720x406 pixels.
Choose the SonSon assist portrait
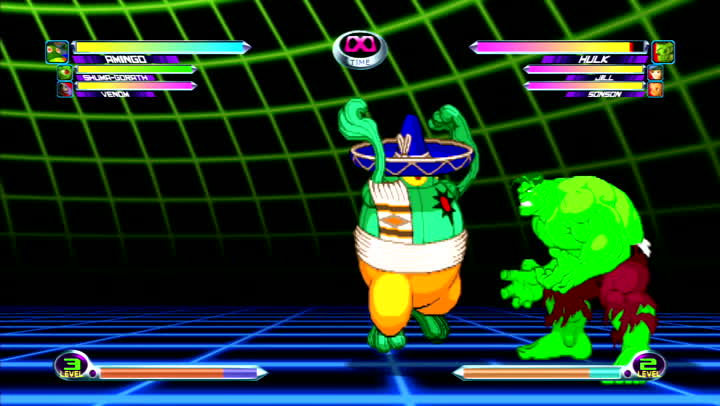(655, 90)
